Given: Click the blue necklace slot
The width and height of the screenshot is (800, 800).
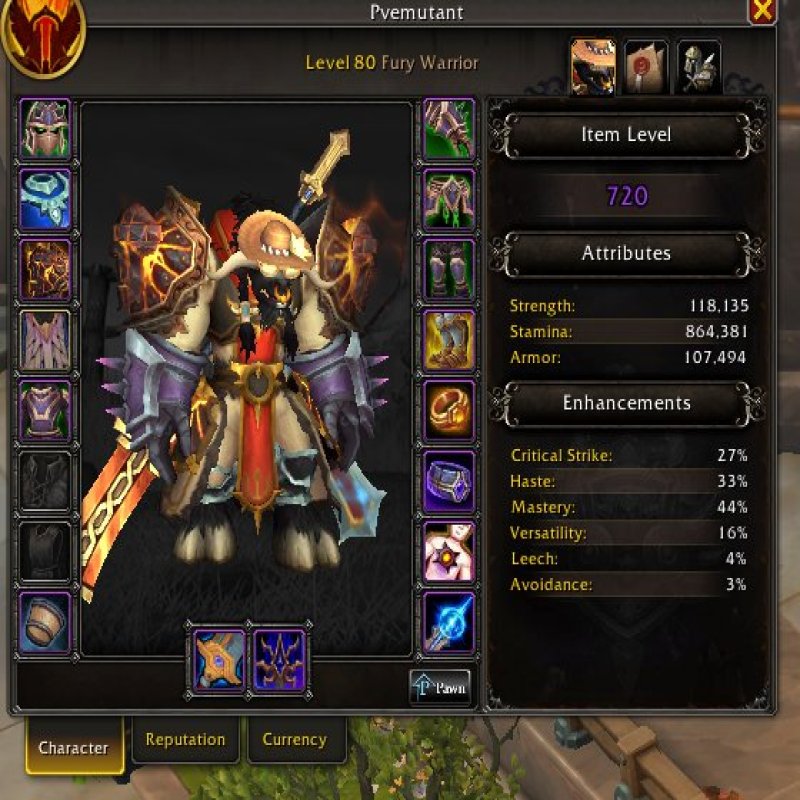Looking at the screenshot, I should pyautogui.click(x=45, y=199).
